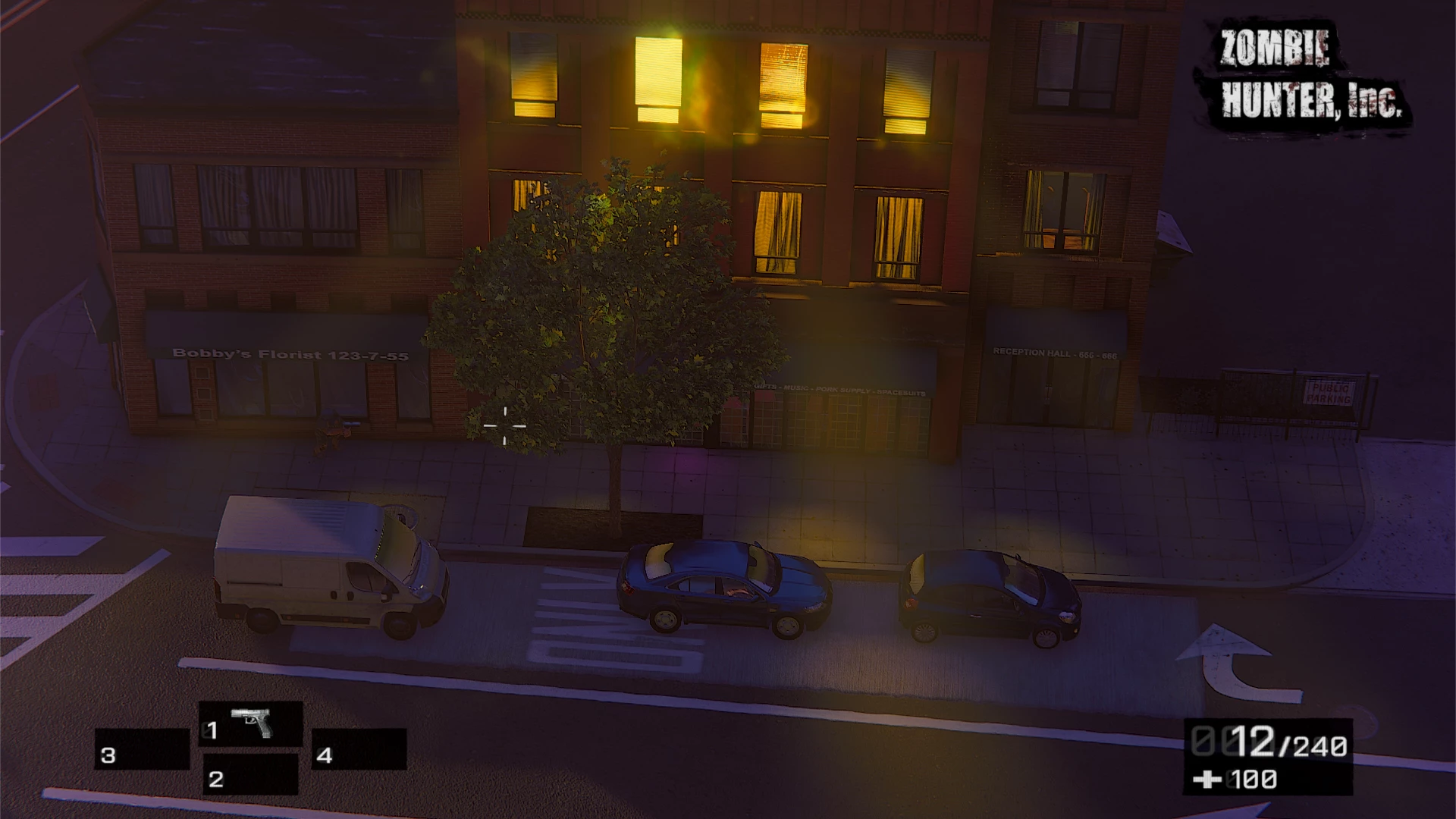Switch to weapon slot 3
The image size is (1456, 819).
coord(142,750)
